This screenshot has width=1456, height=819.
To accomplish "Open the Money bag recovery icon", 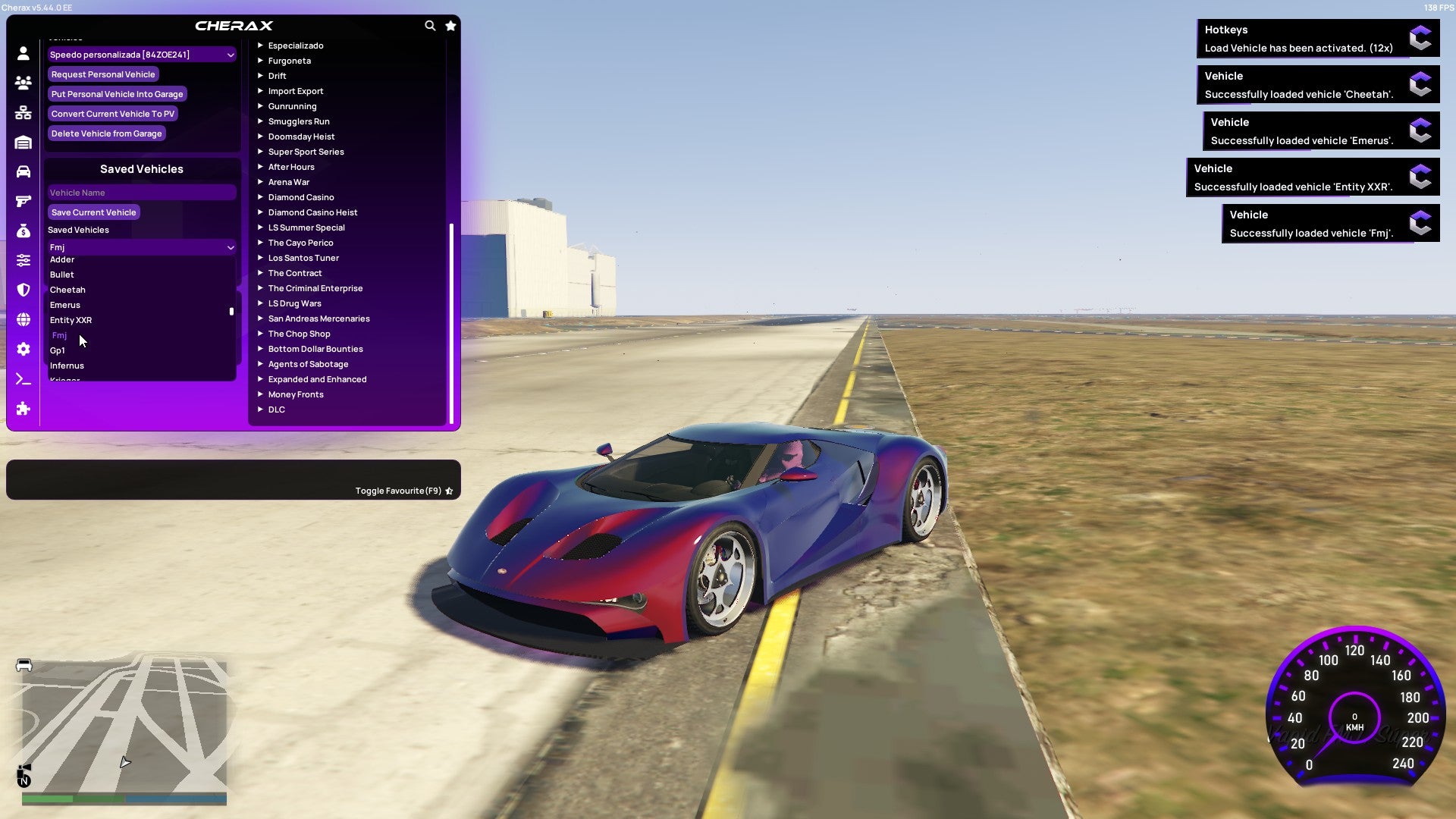I will pos(23,230).
